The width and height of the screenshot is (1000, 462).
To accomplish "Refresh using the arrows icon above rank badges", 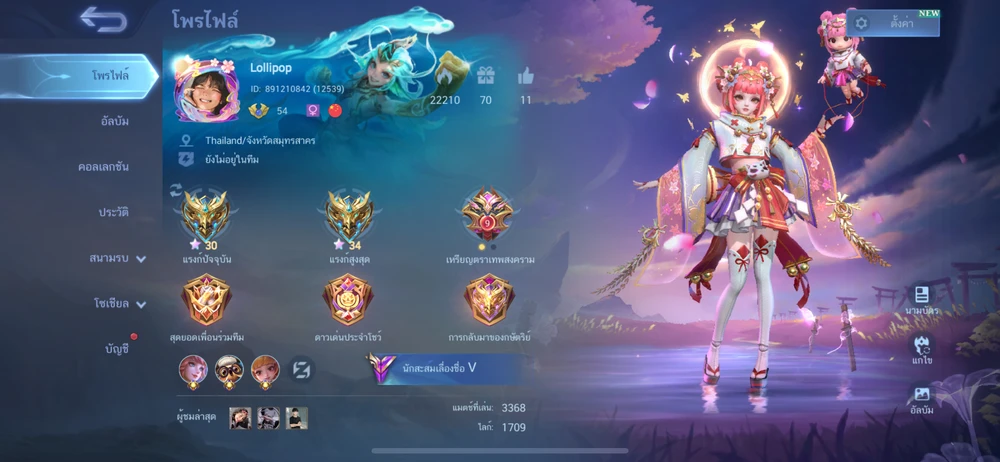I will [x=177, y=189].
